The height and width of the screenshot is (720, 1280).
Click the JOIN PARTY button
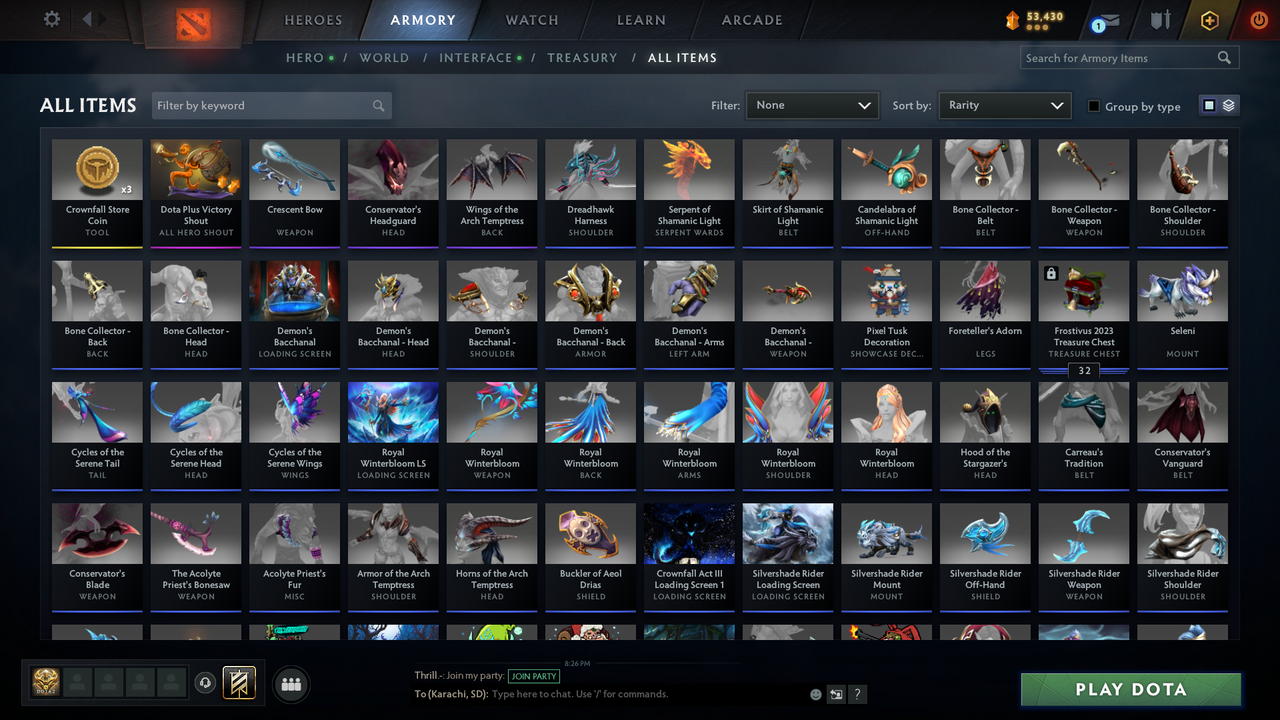pos(534,676)
